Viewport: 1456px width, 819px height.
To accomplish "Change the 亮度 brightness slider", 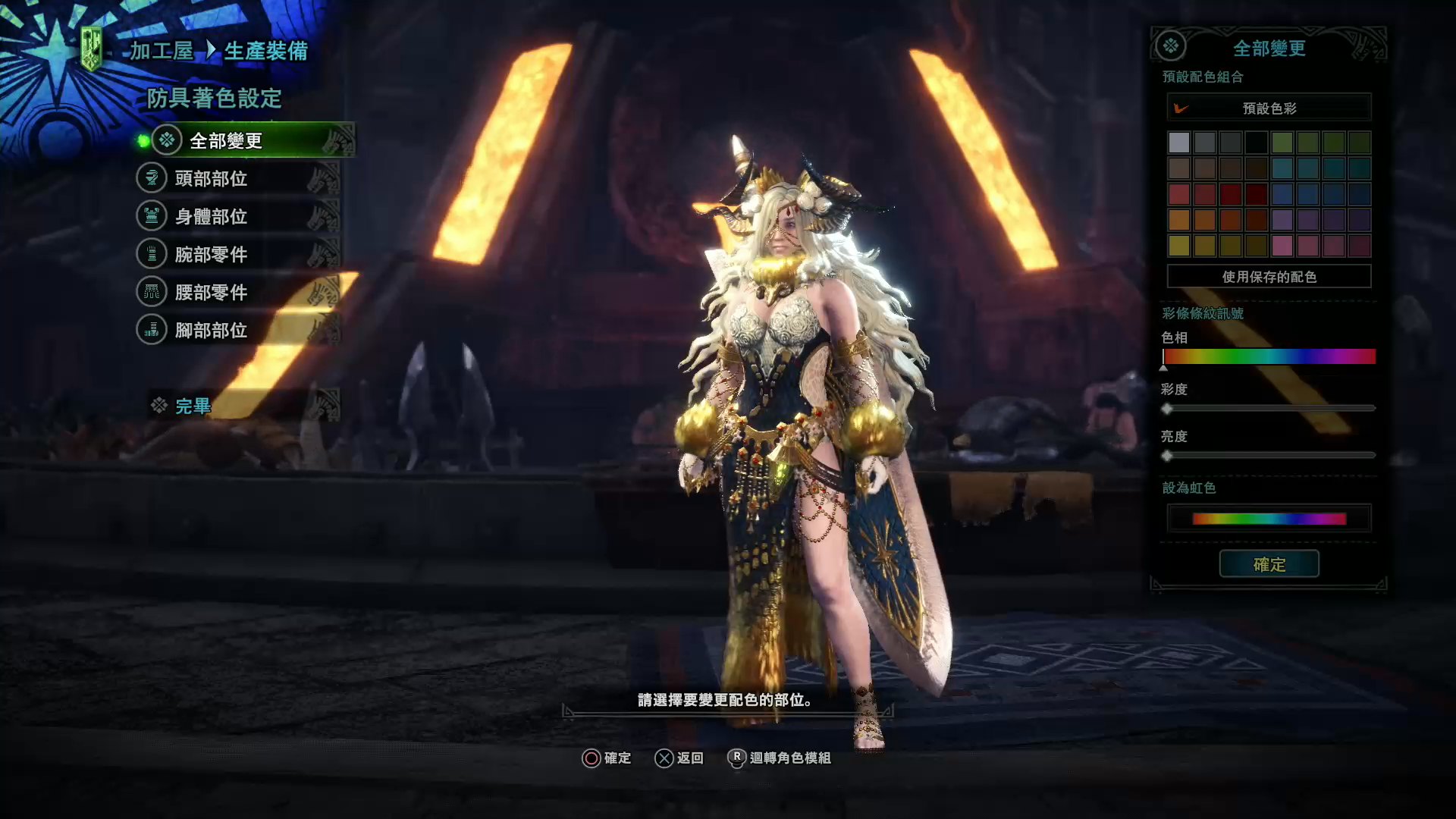I will point(1269,456).
